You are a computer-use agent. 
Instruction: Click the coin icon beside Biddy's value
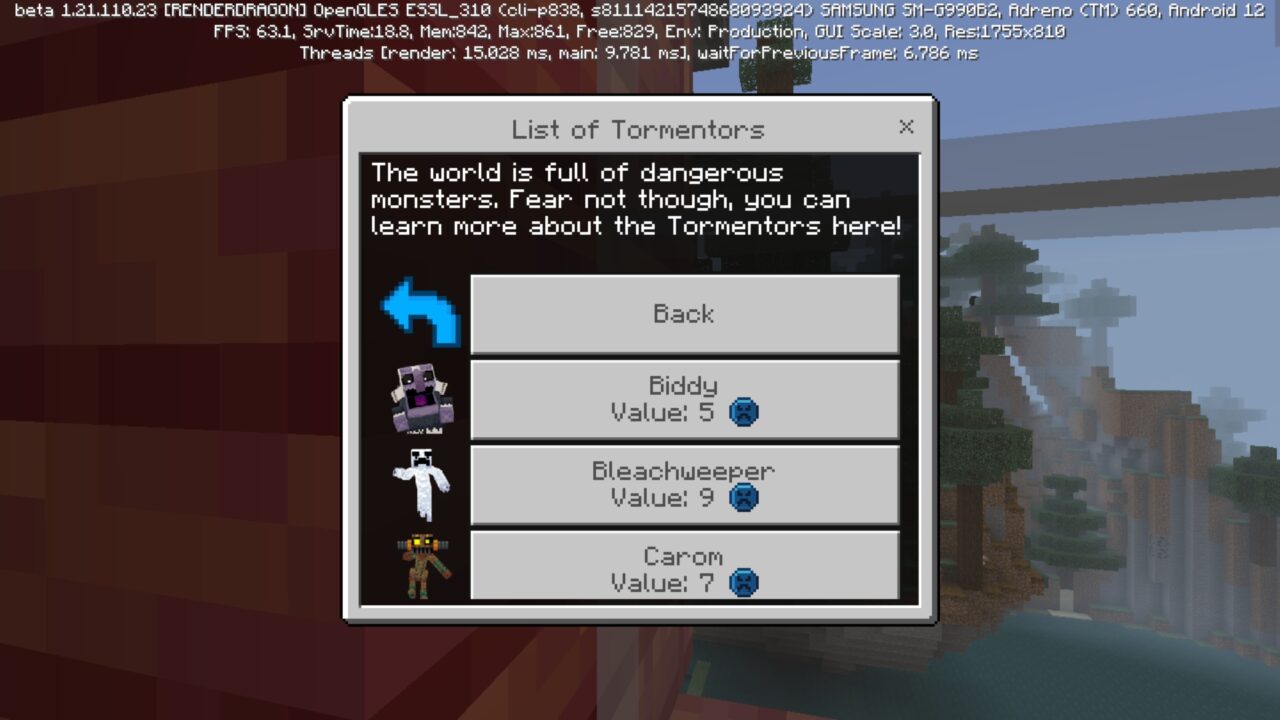(742, 412)
